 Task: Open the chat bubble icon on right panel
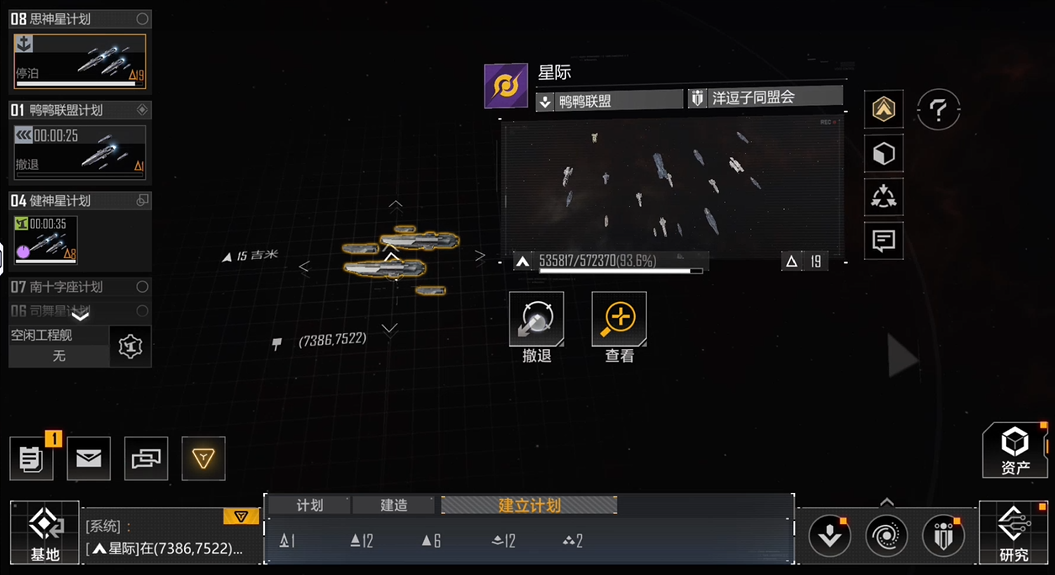click(x=884, y=240)
